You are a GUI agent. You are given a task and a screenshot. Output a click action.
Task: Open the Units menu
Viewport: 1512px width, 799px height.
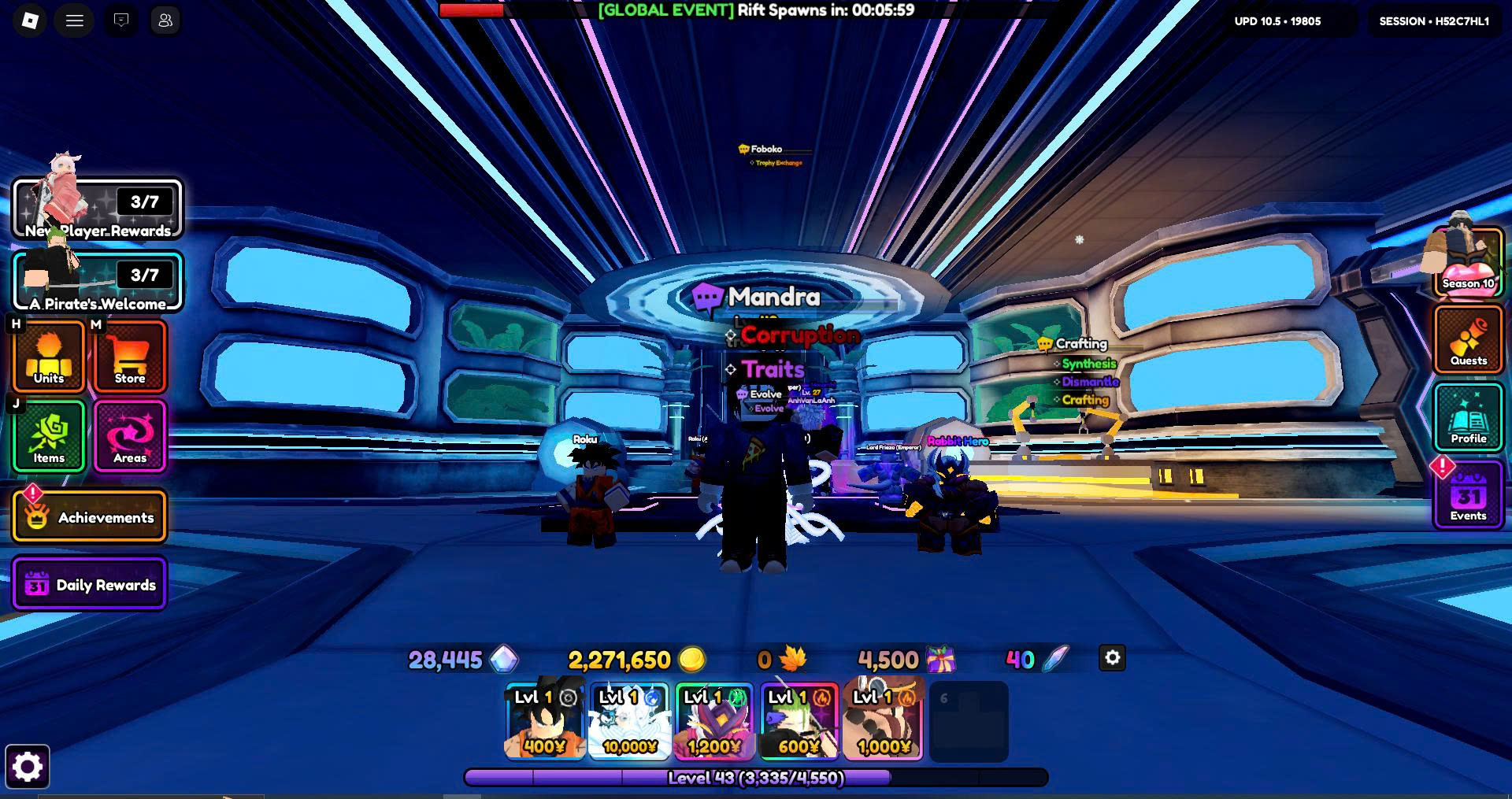tap(49, 357)
